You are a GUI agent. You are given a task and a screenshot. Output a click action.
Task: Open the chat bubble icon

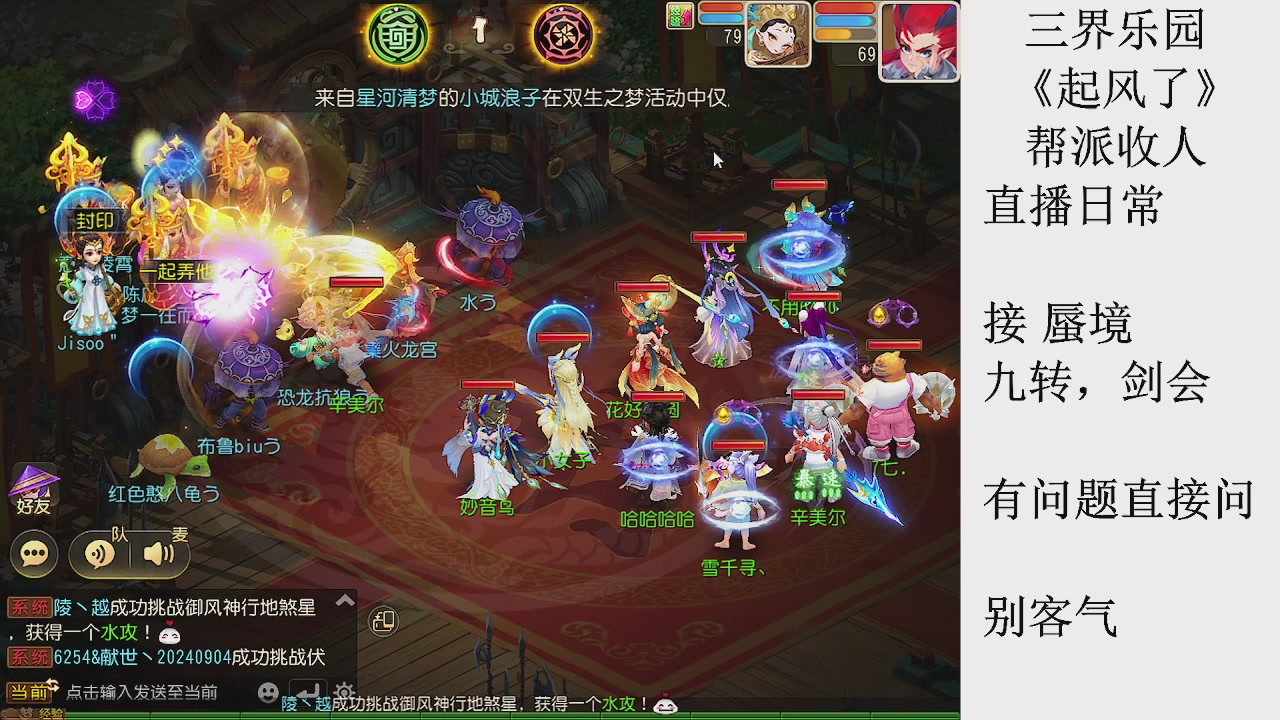[x=34, y=553]
